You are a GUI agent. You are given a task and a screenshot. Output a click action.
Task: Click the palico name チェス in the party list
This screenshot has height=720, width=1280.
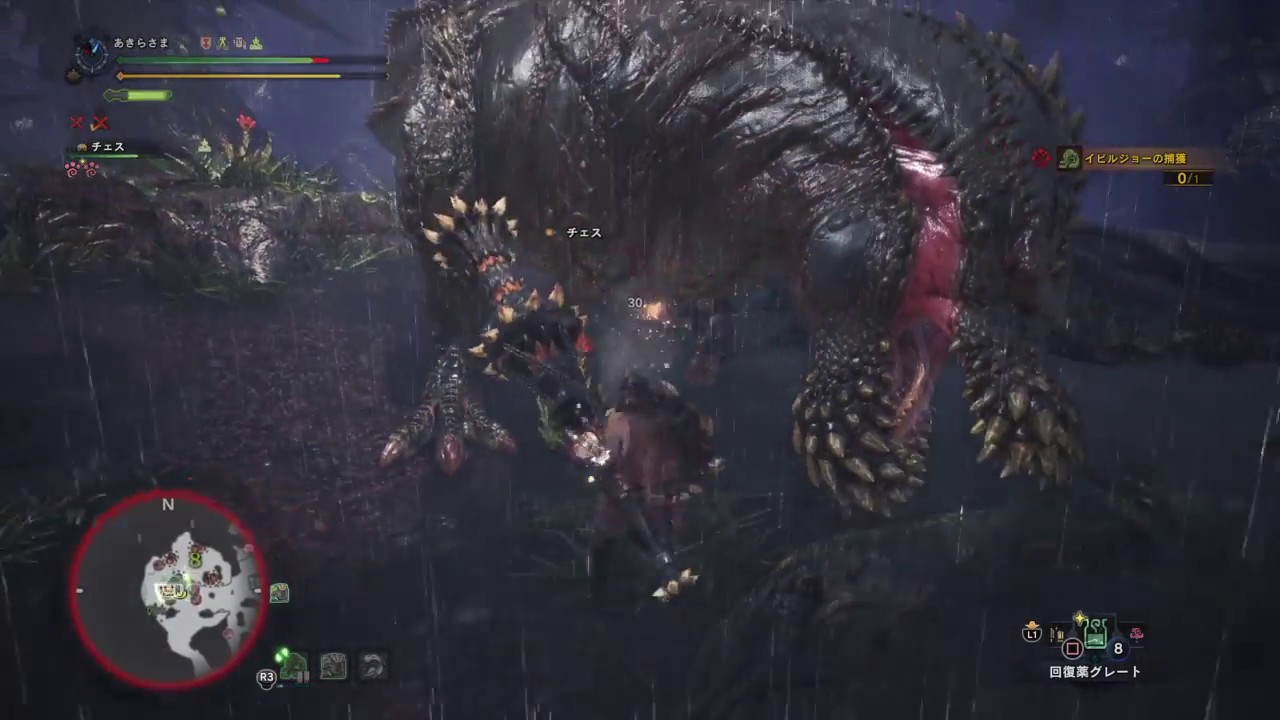click(107, 147)
